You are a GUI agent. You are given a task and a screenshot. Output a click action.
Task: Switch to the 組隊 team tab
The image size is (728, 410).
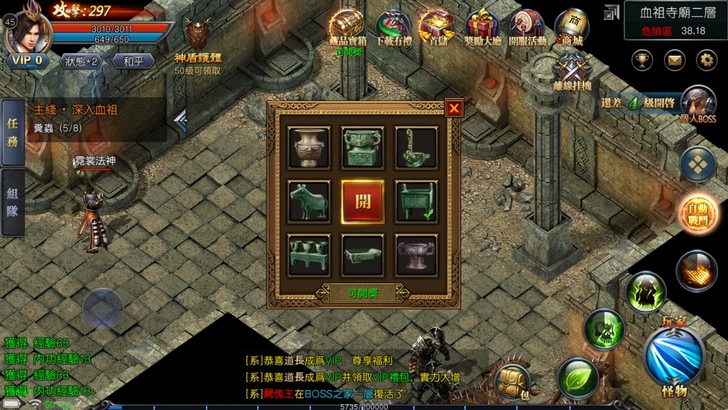(13, 205)
